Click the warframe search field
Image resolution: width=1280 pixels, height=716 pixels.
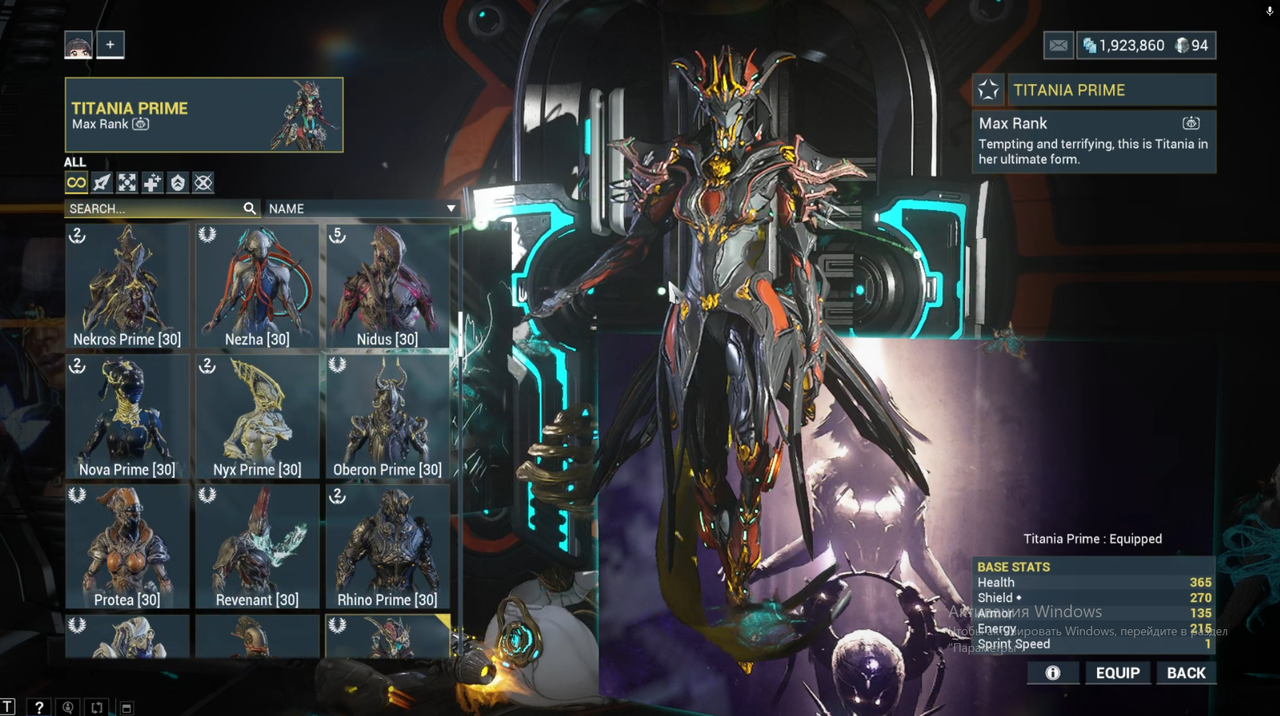click(155, 209)
